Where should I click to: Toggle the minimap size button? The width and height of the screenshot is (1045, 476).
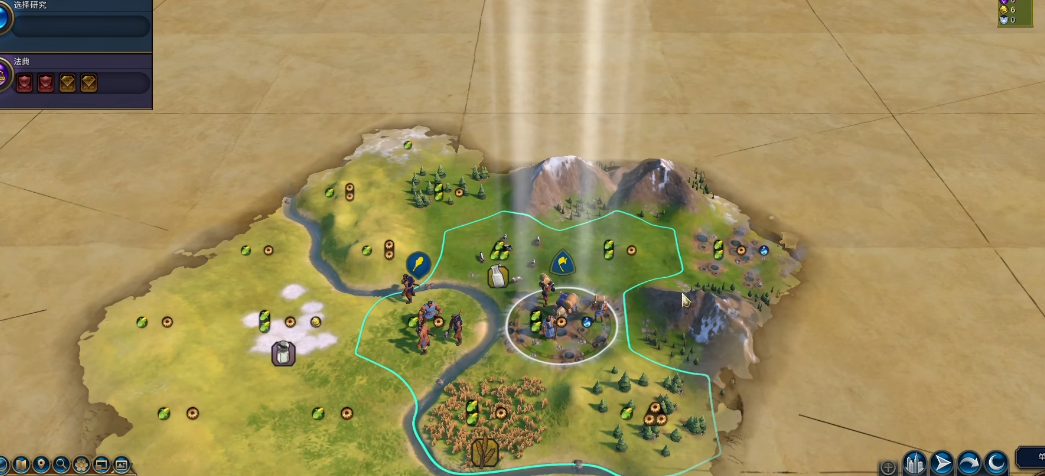102,465
